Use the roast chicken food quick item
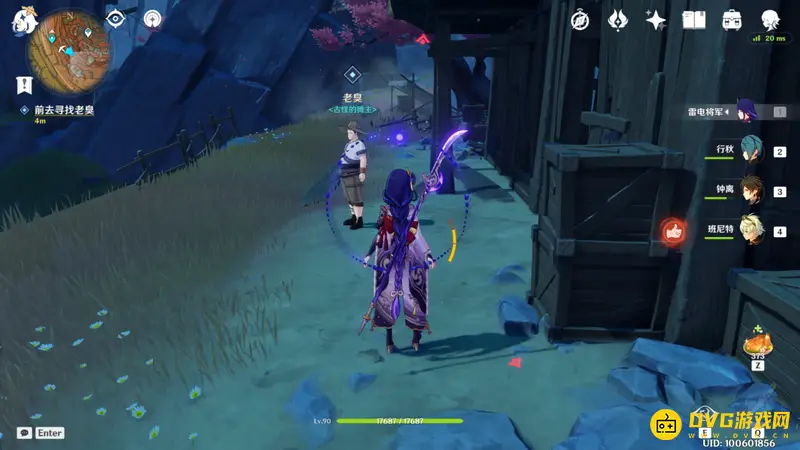The image size is (800, 450). (x=757, y=345)
